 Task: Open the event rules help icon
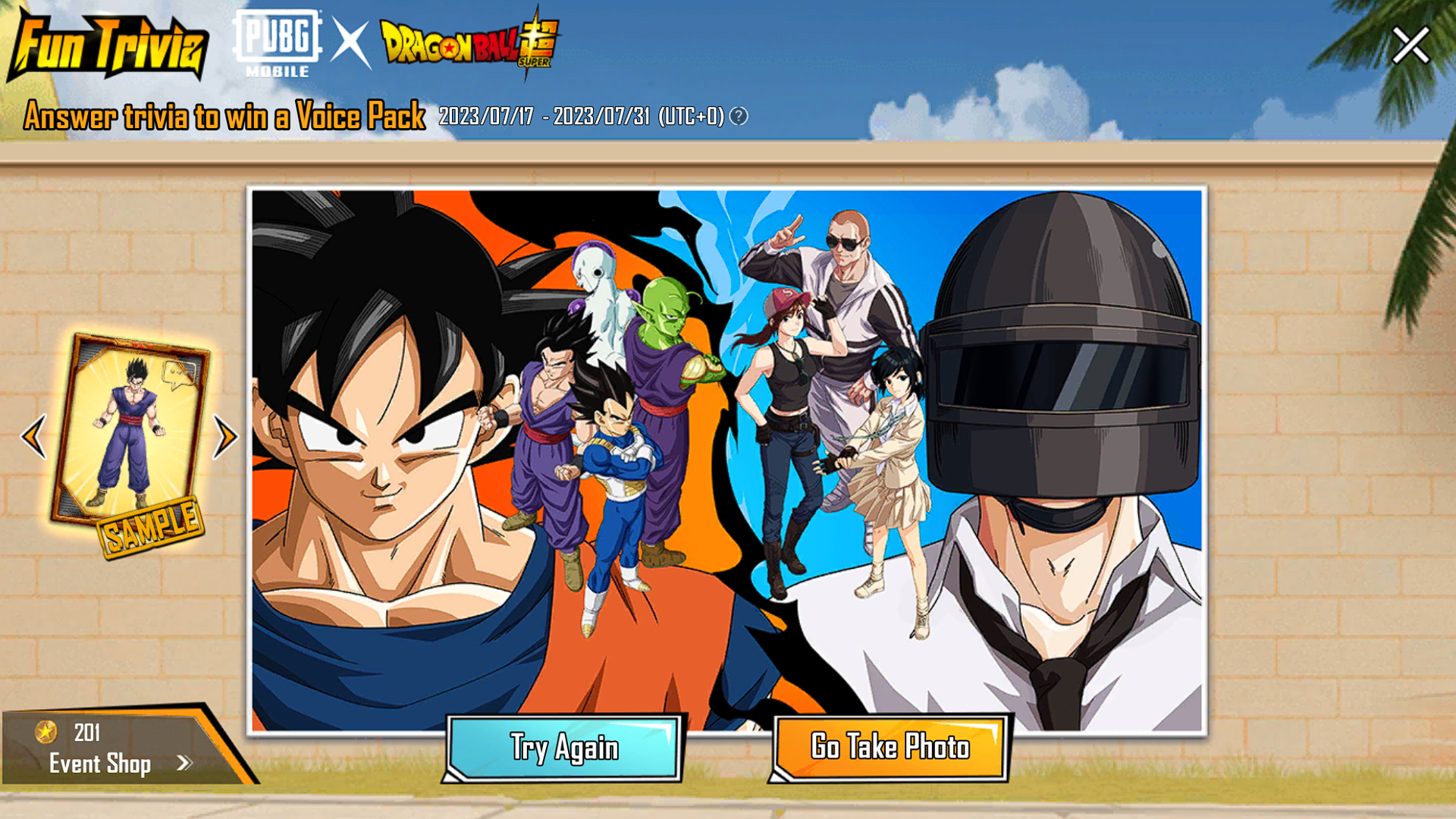[739, 116]
